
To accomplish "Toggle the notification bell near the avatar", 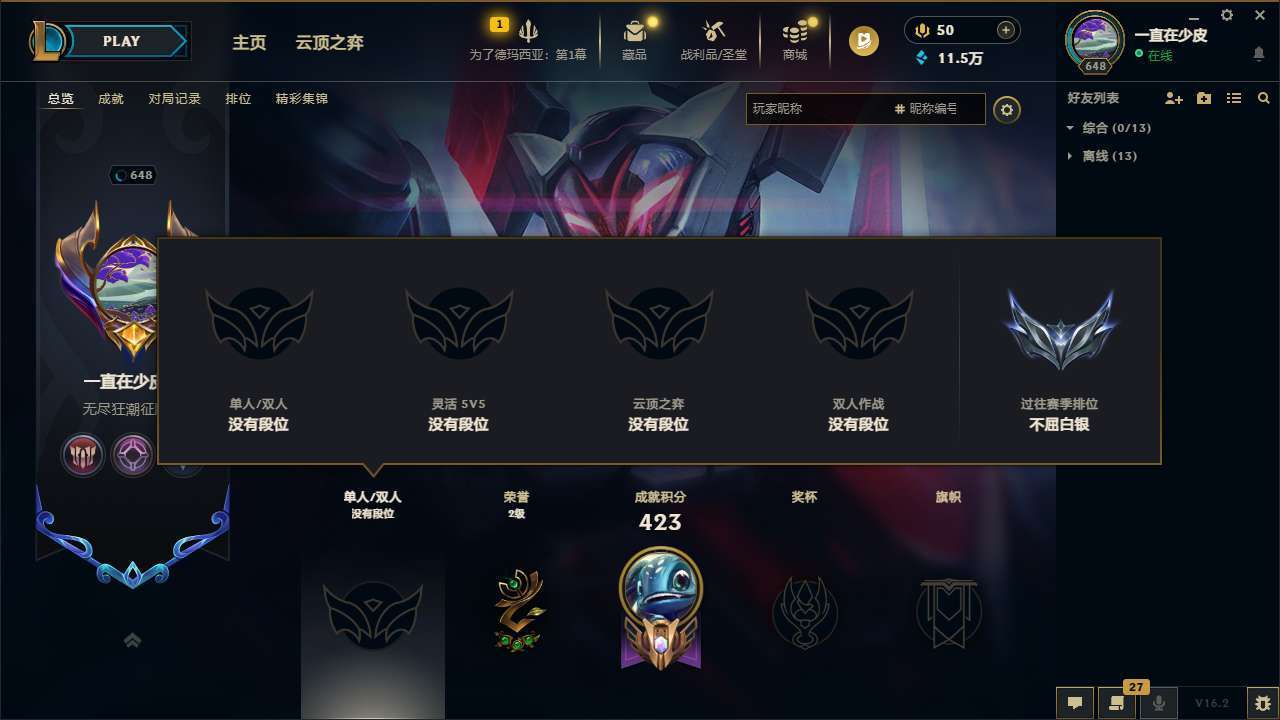I will tap(1258, 52).
